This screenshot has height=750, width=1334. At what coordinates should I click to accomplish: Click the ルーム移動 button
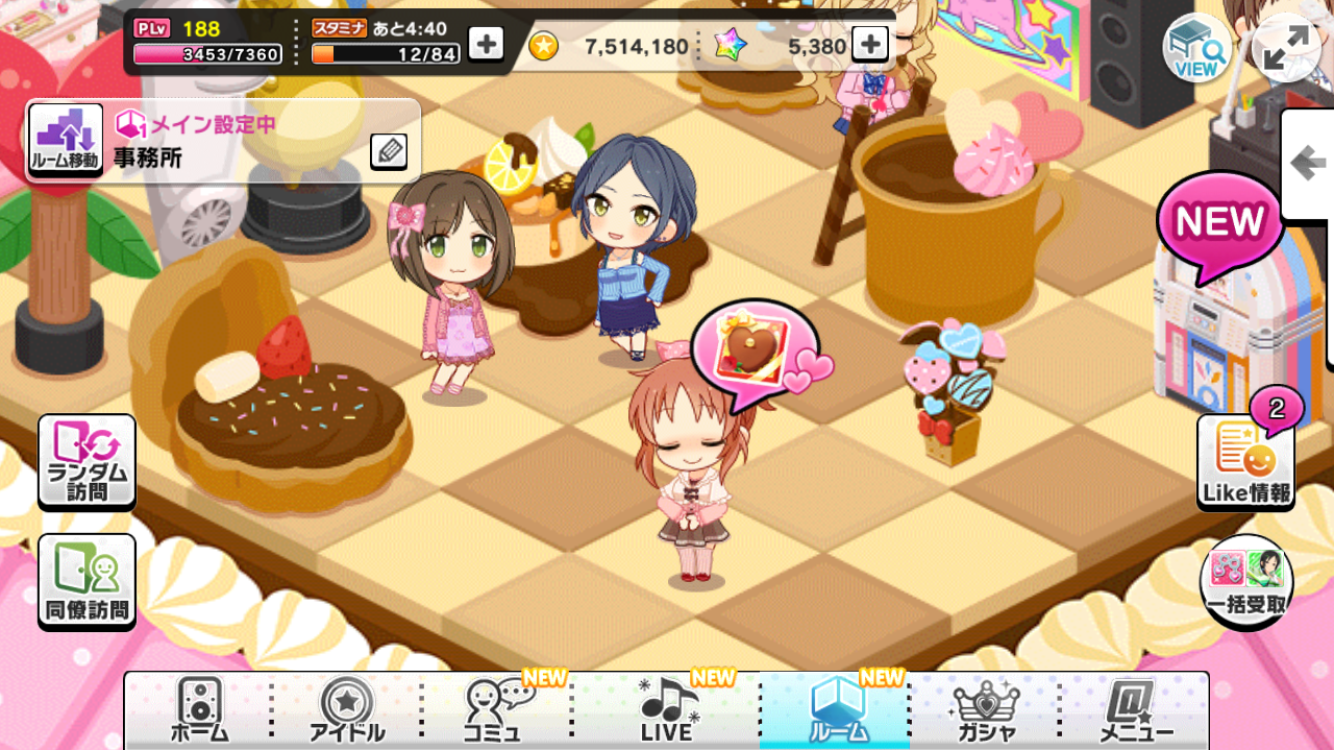pyautogui.click(x=65, y=141)
